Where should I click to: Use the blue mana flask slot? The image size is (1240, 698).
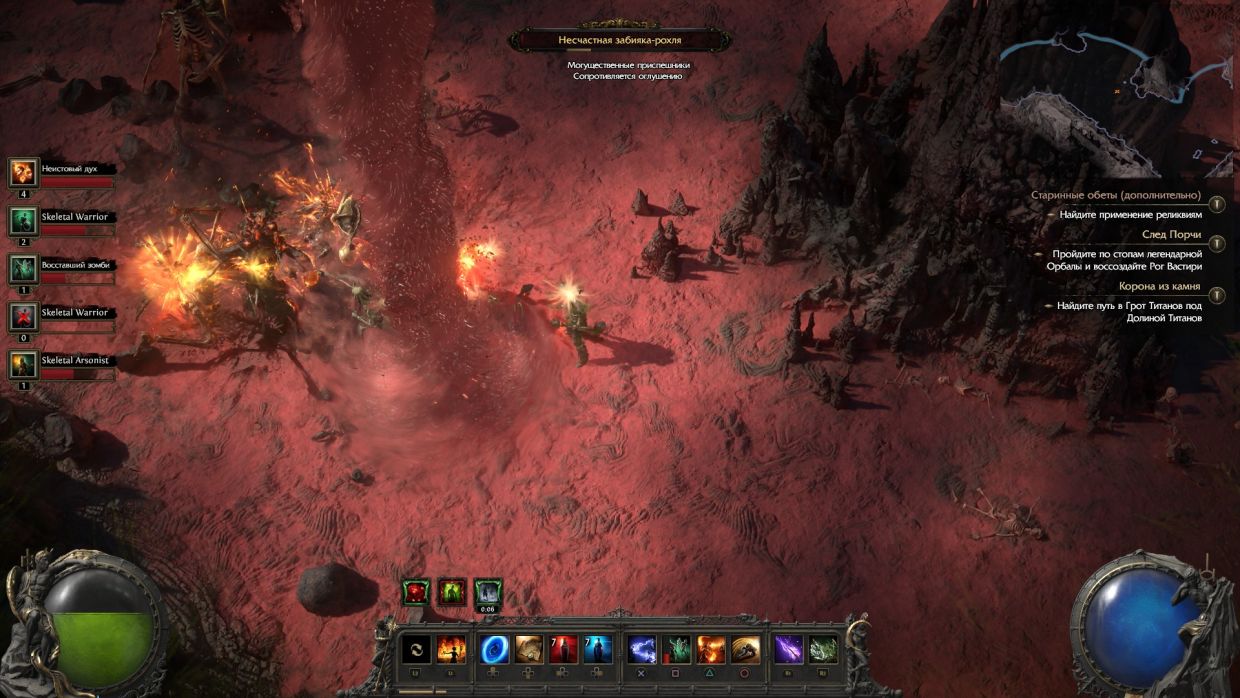pyautogui.click(x=598, y=650)
